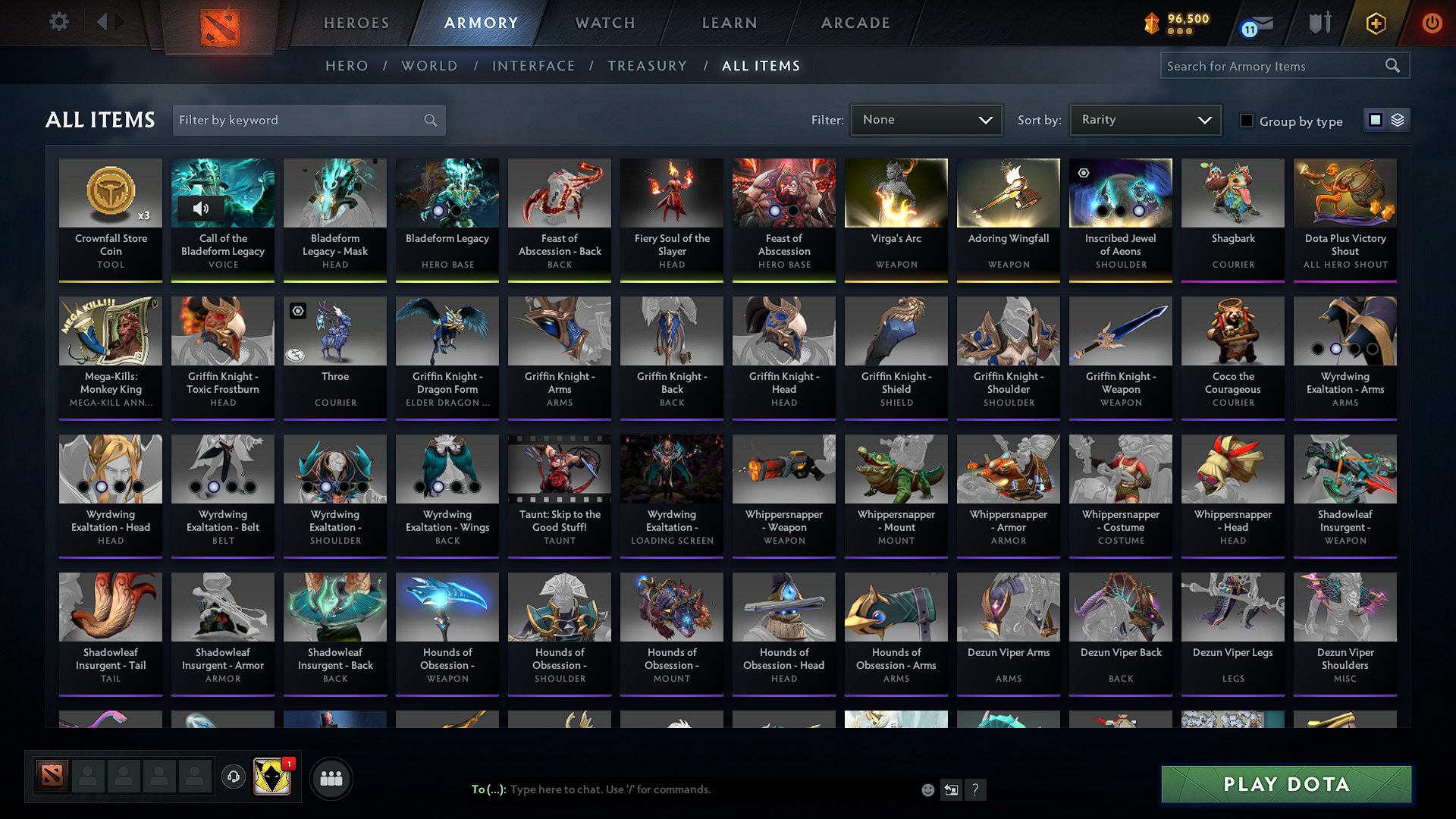Click the power button to quit Dota
Viewport: 1456px width, 819px height.
[x=1432, y=23]
